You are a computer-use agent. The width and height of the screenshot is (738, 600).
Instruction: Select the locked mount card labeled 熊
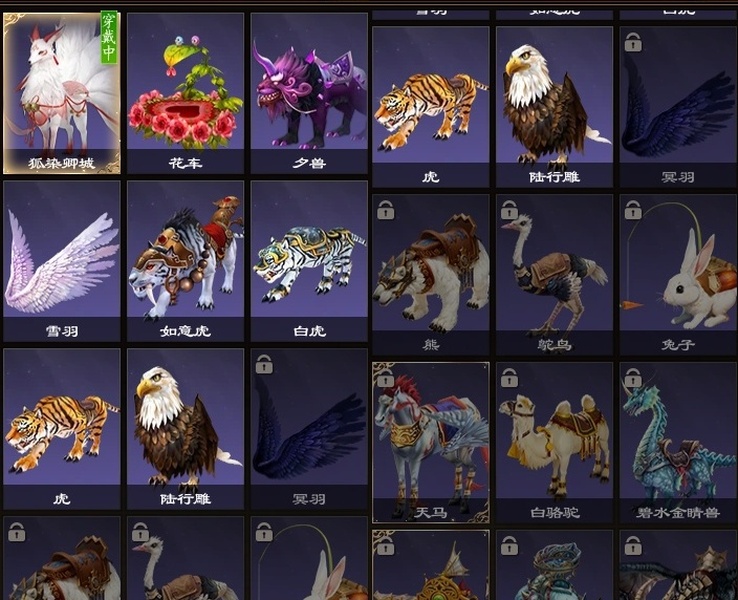pyautogui.click(x=431, y=272)
